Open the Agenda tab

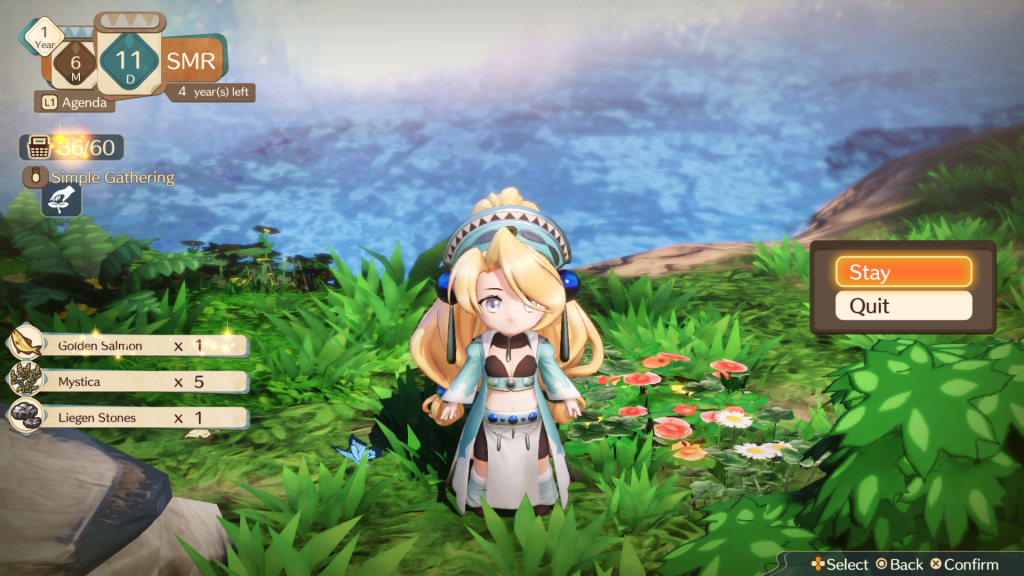tap(75, 101)
